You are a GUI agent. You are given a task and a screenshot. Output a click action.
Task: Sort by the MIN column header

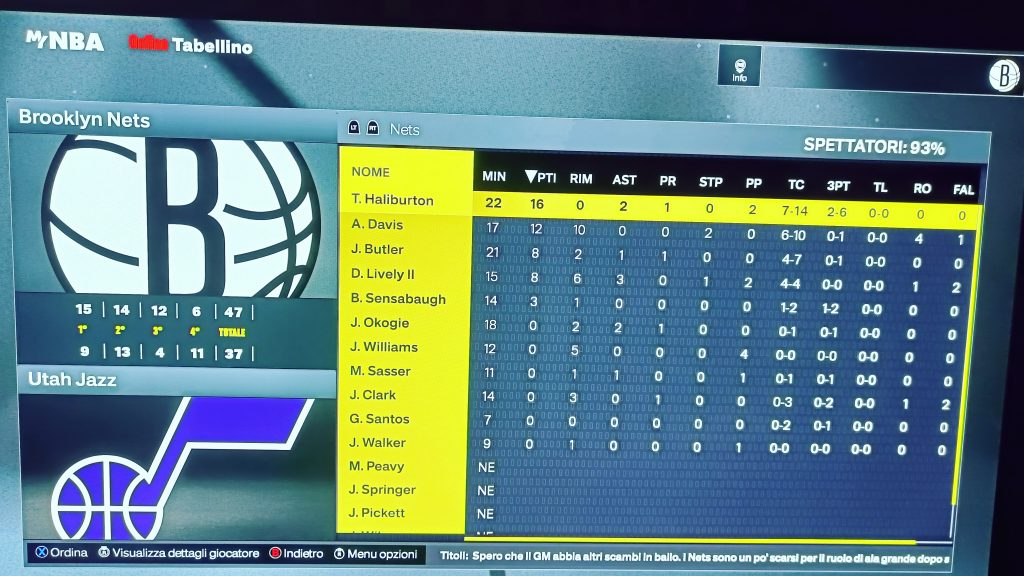[494, 177]
